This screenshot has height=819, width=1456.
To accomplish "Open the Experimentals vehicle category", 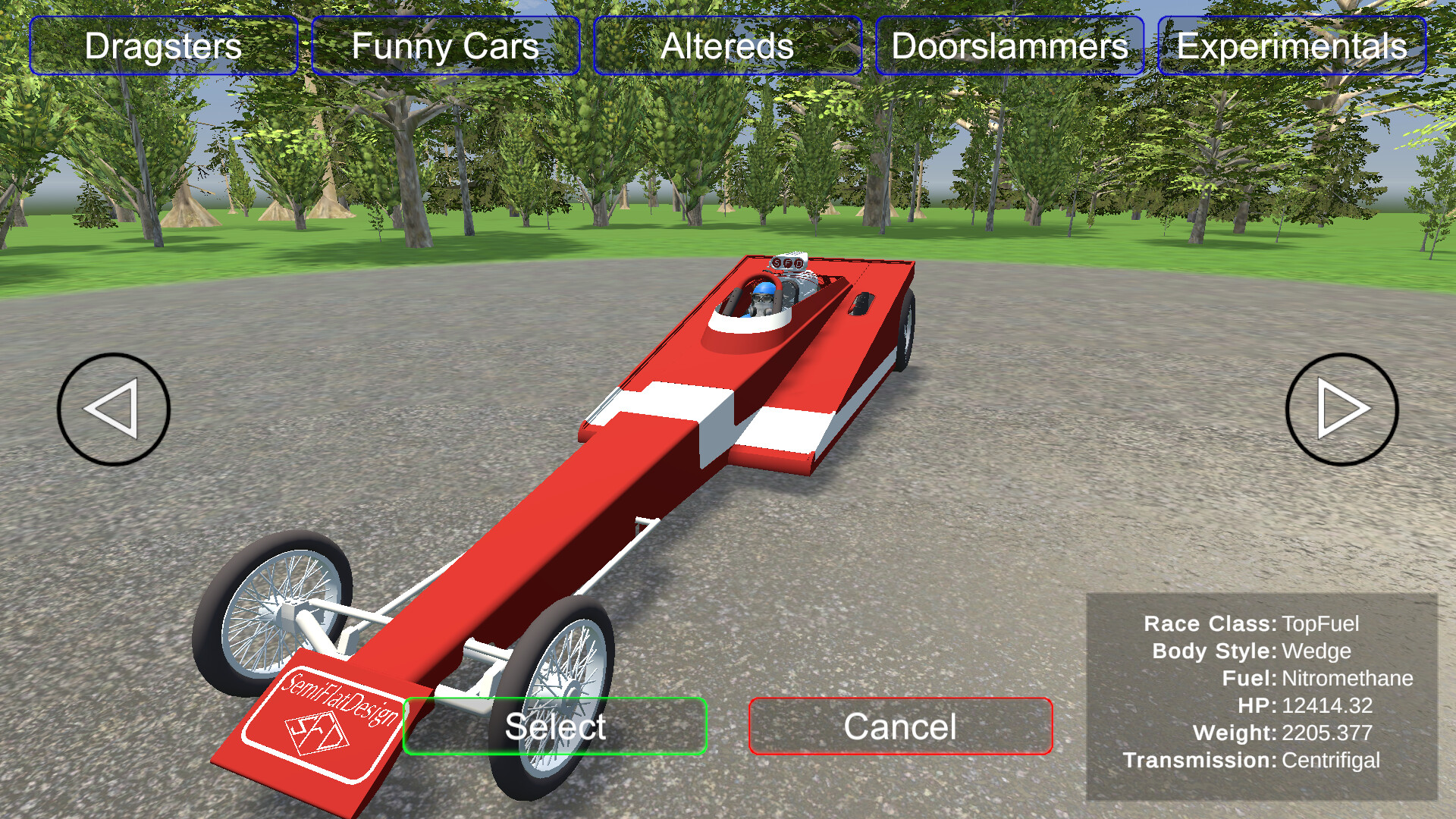I will [1291, 47].
